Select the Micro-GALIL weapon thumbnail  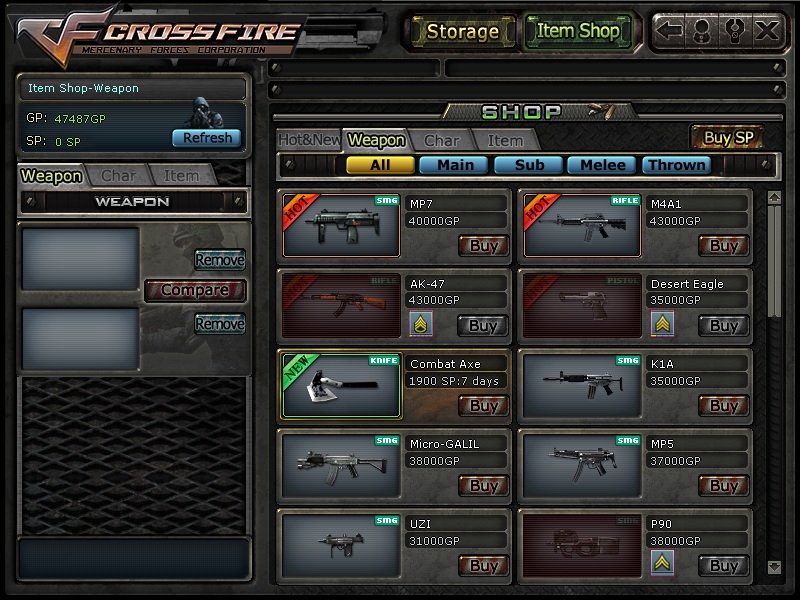click(341, 464)
